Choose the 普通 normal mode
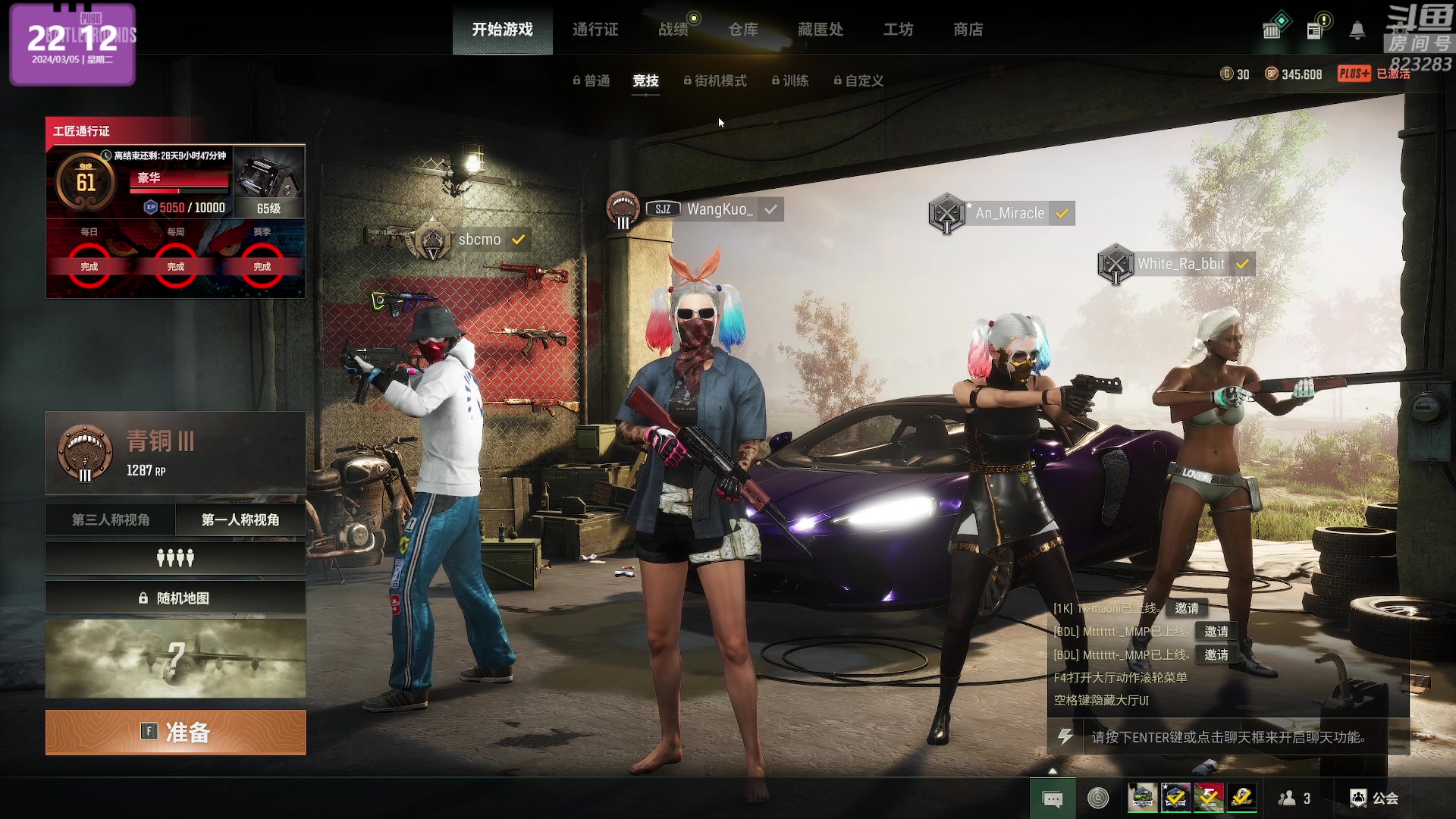 592,81
